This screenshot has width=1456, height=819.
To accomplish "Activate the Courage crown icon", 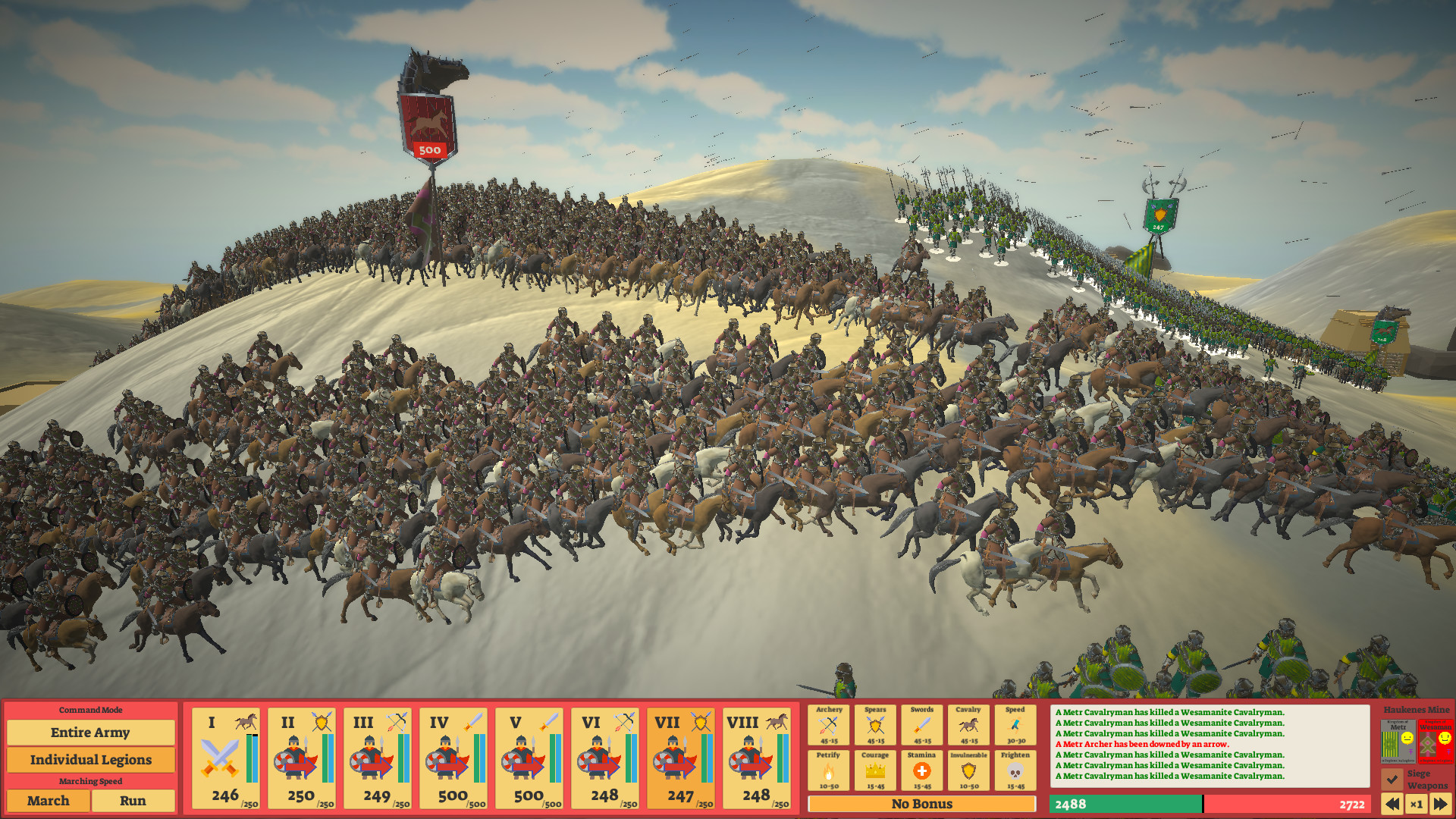I will tap(877, 771).
